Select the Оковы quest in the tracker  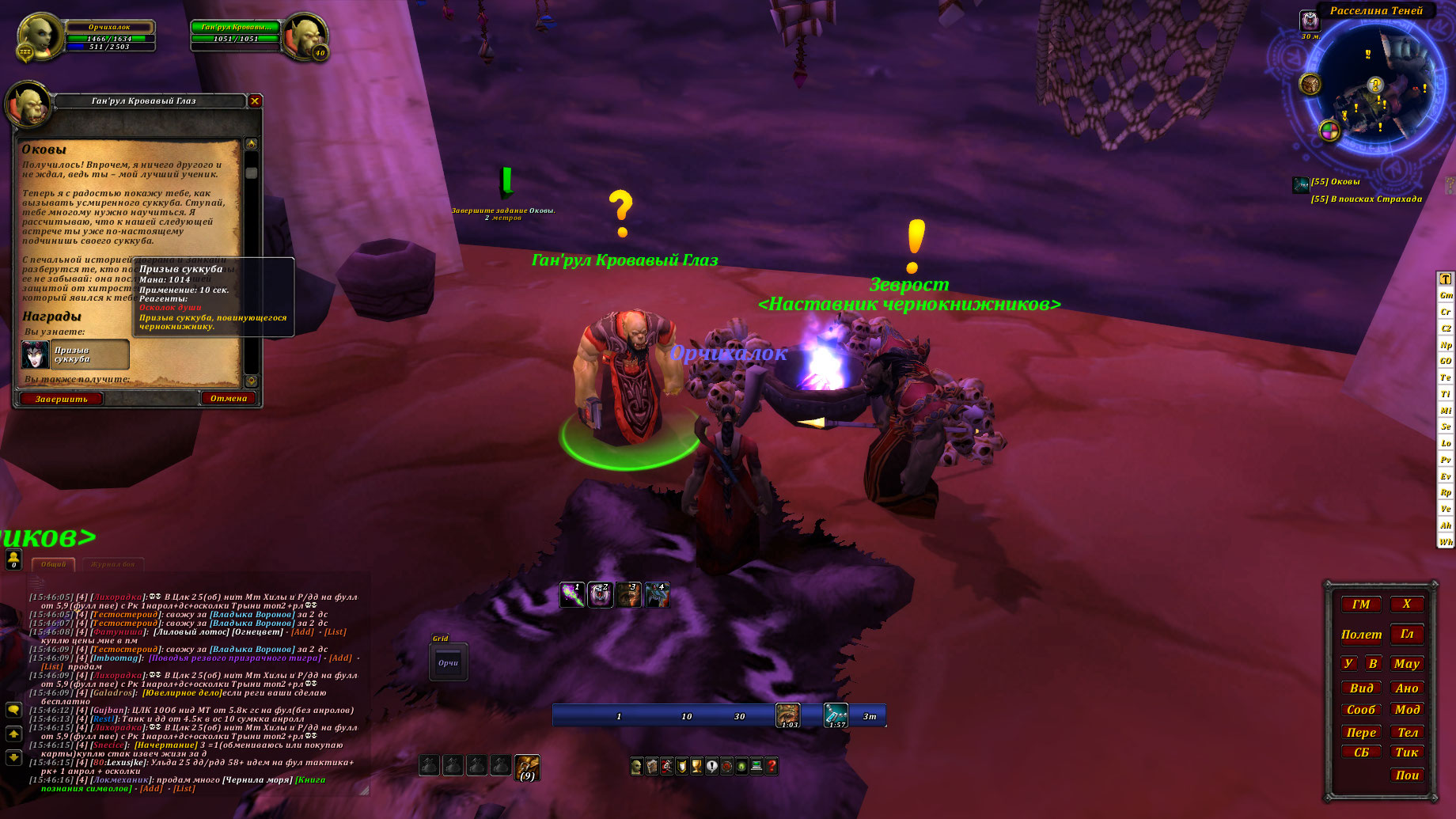point(1335,182)
